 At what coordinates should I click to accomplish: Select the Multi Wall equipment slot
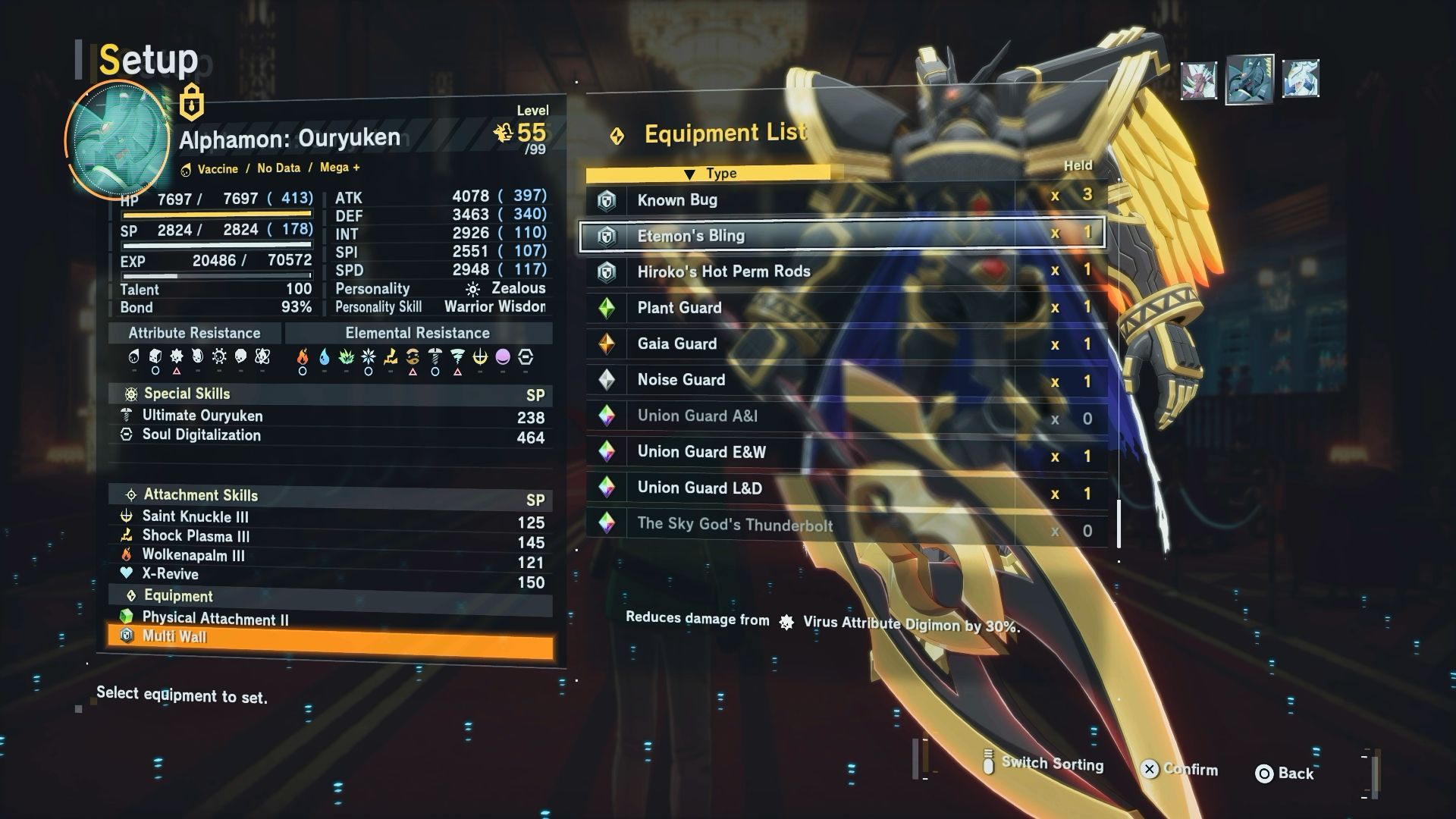(331, 637)
